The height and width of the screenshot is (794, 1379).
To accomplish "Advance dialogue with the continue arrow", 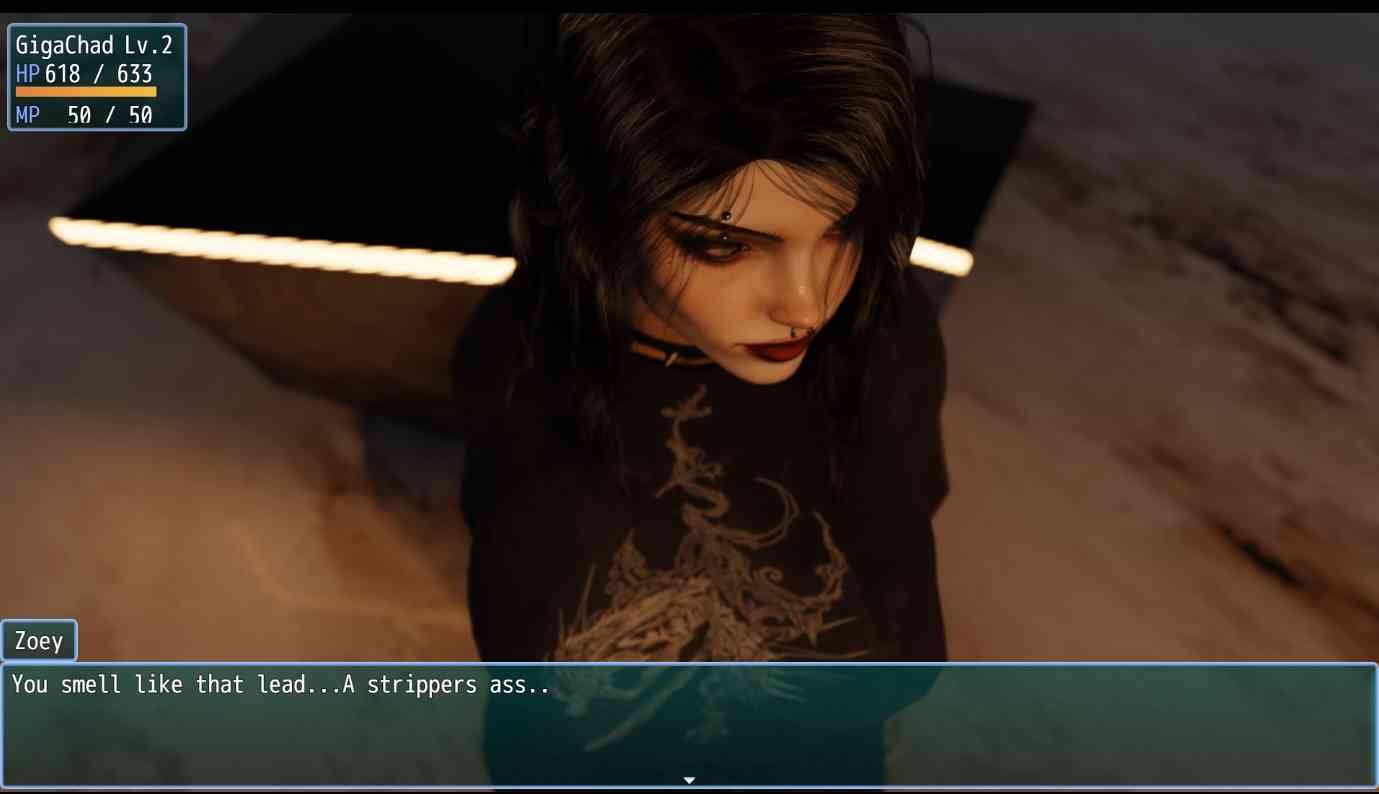I will [689, 780].
